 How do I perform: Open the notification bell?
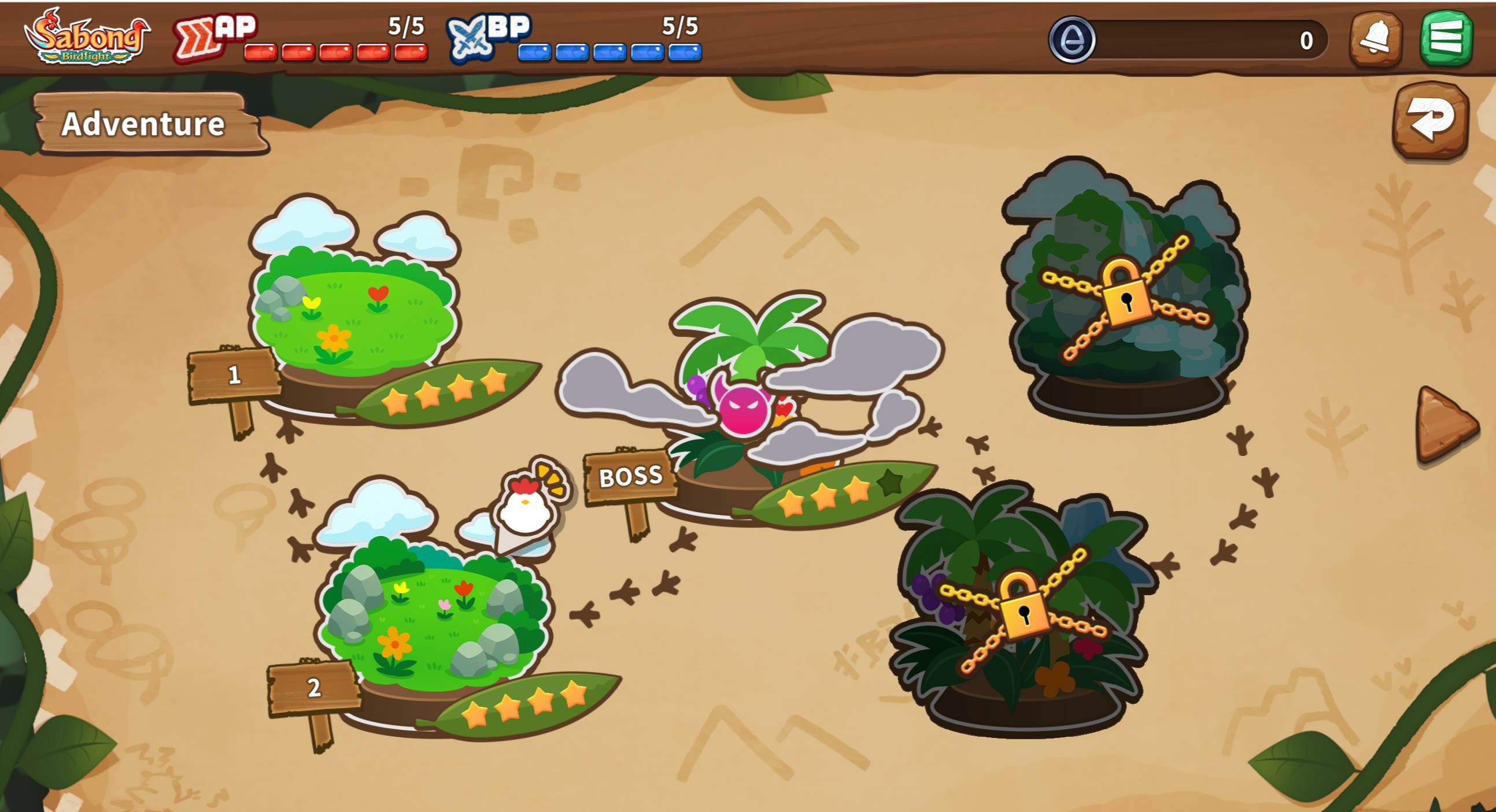click(1375, 39)
